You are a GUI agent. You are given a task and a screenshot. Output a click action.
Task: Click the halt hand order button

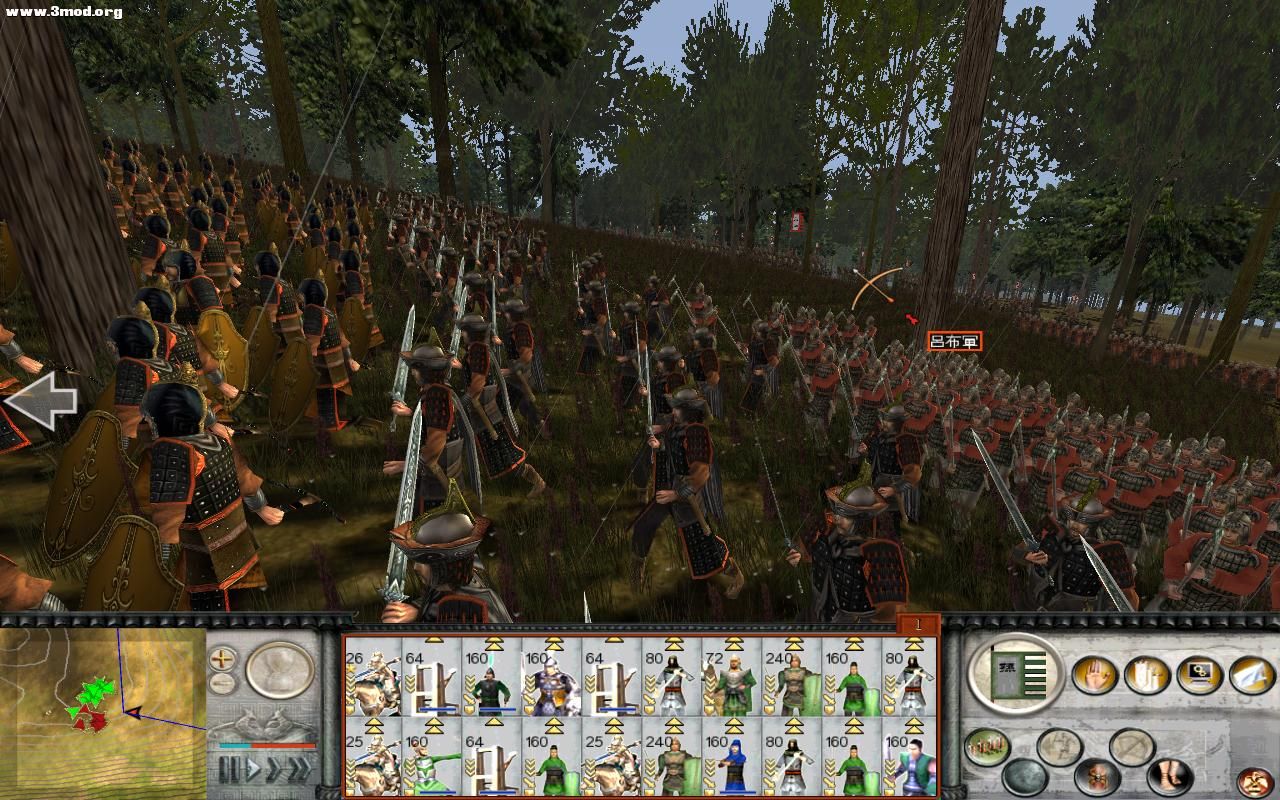(x=1094, y=675)
